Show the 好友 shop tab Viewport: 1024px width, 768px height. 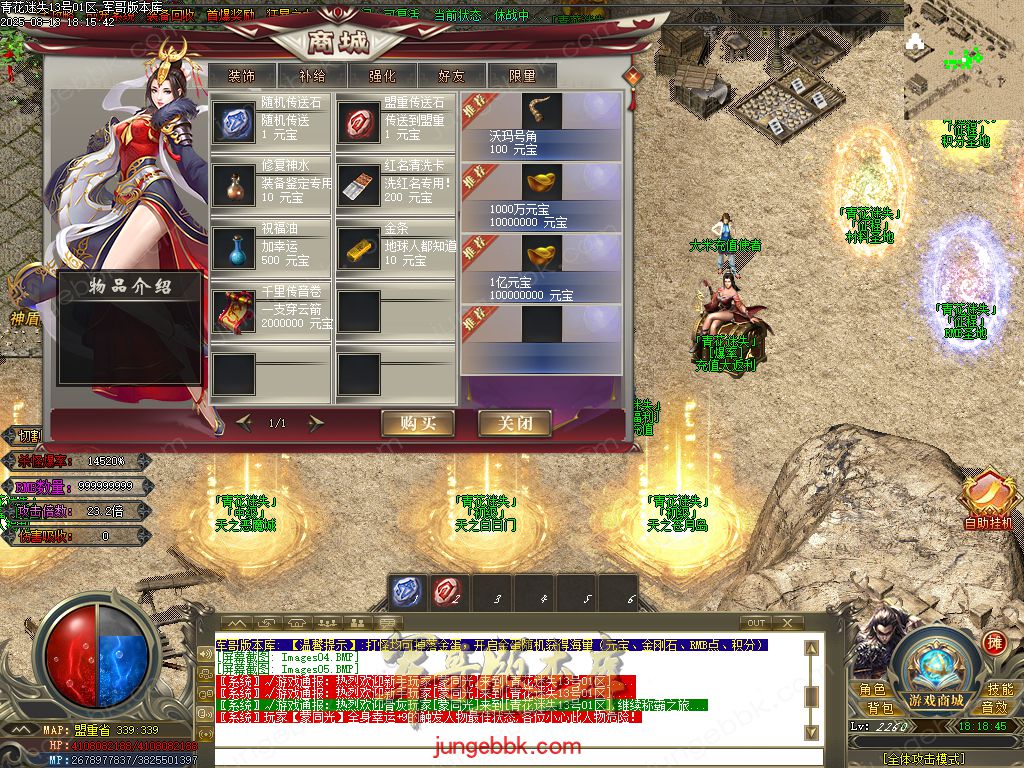pyautogui.click(x=451, y=75)
